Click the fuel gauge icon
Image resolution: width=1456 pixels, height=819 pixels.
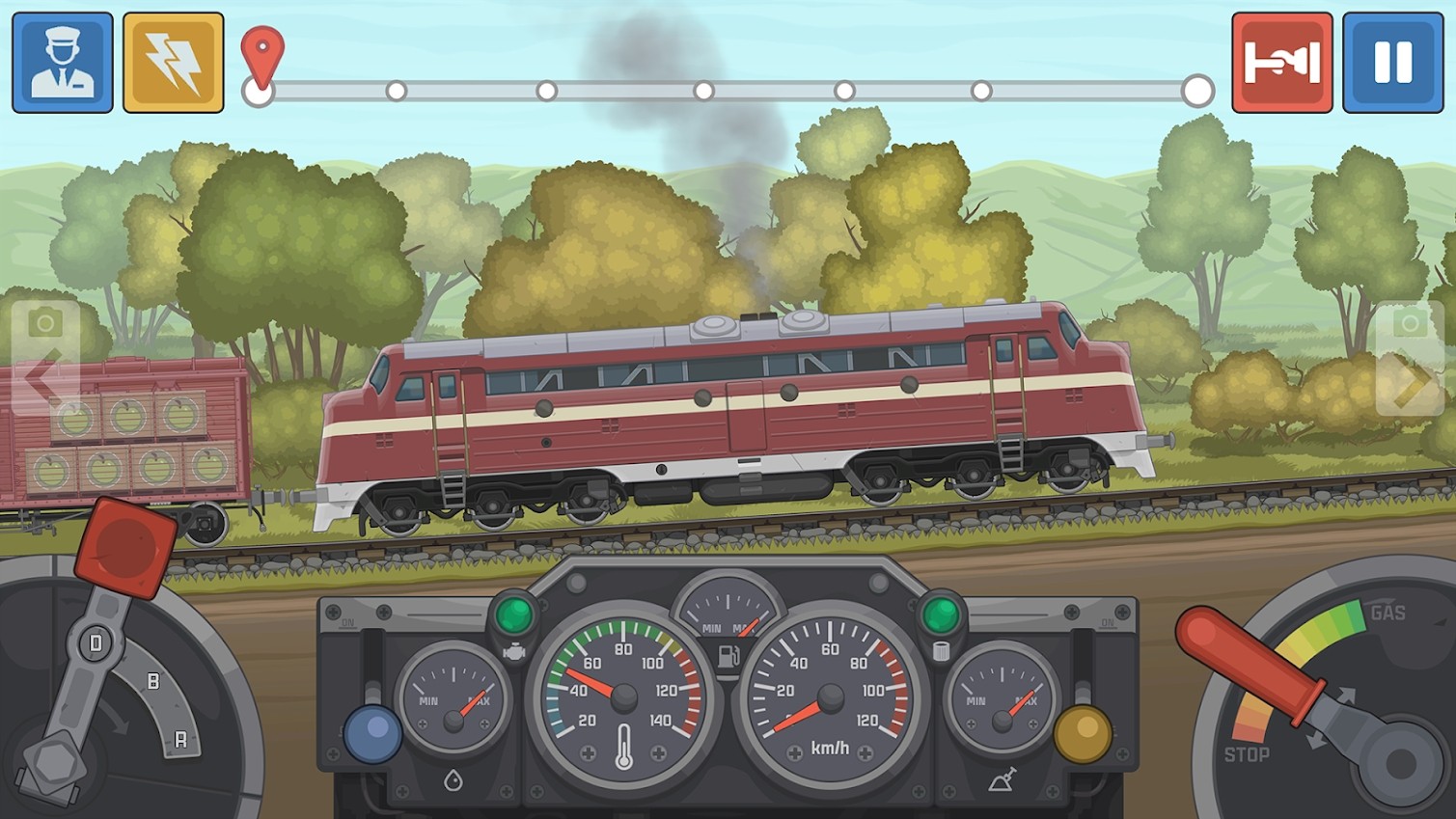[x=728, y=617]
